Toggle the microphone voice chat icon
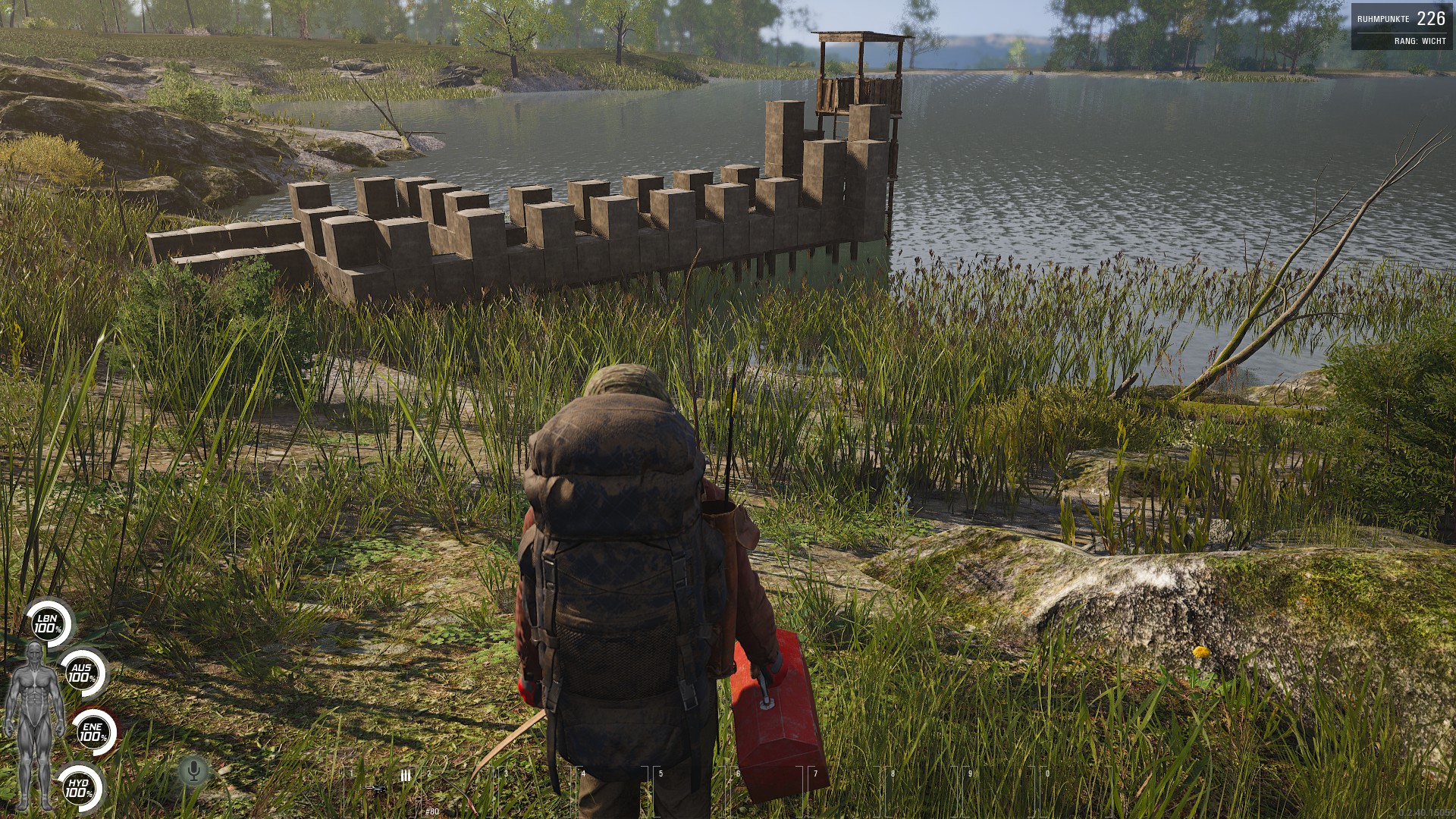The width and height of the screenshot is (1456, 819). (193, 771)
